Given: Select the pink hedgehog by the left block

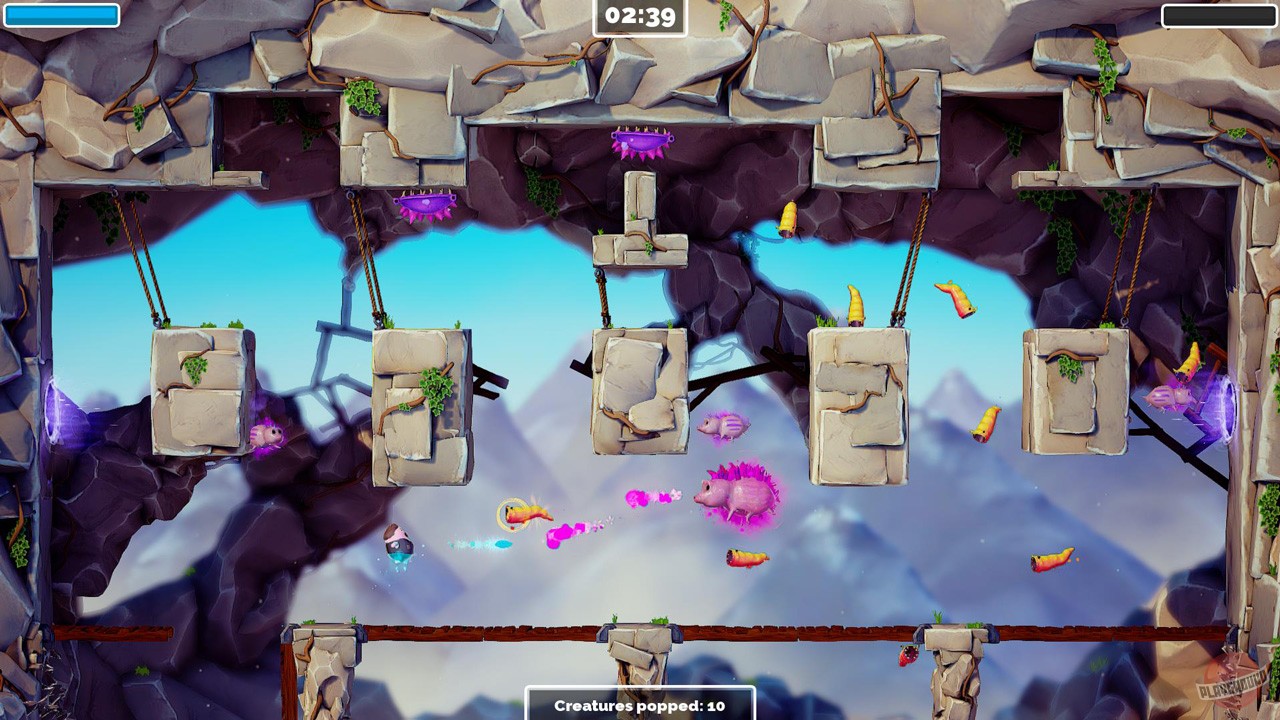Looking at the screenshot, I should (265, 434).
